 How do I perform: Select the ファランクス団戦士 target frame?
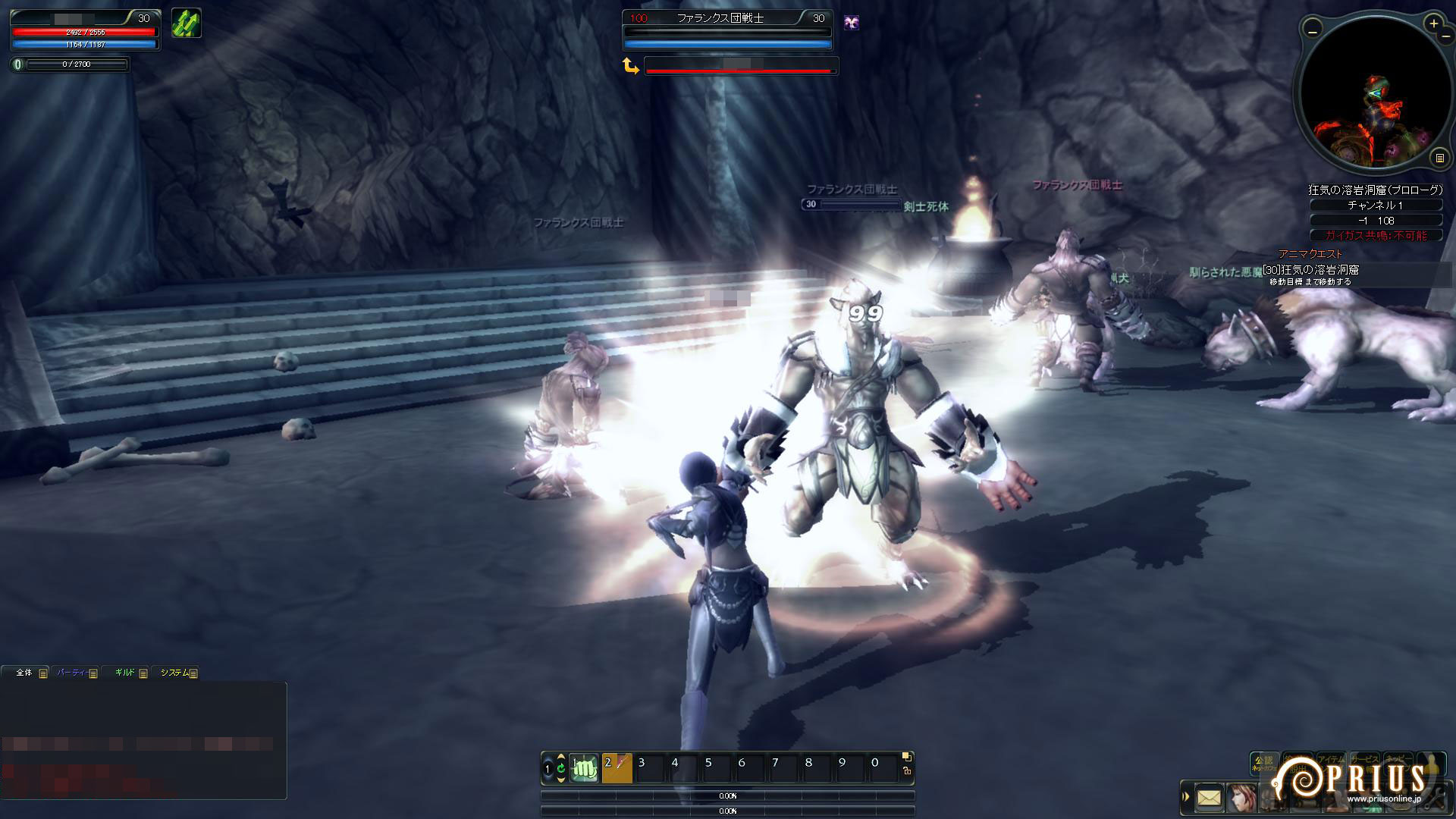[726, 18]
